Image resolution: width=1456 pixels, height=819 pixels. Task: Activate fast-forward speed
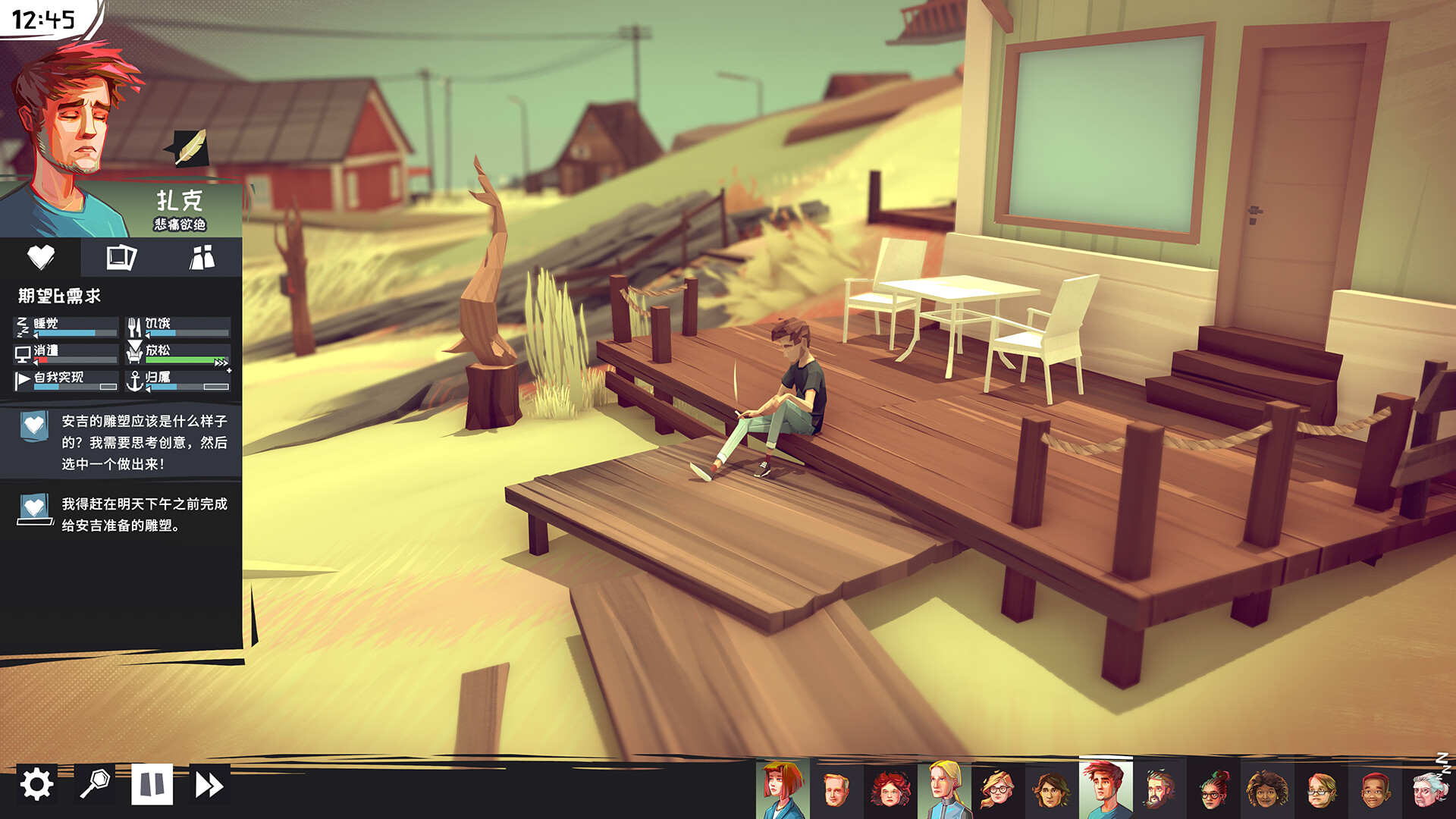click(209, 784)
